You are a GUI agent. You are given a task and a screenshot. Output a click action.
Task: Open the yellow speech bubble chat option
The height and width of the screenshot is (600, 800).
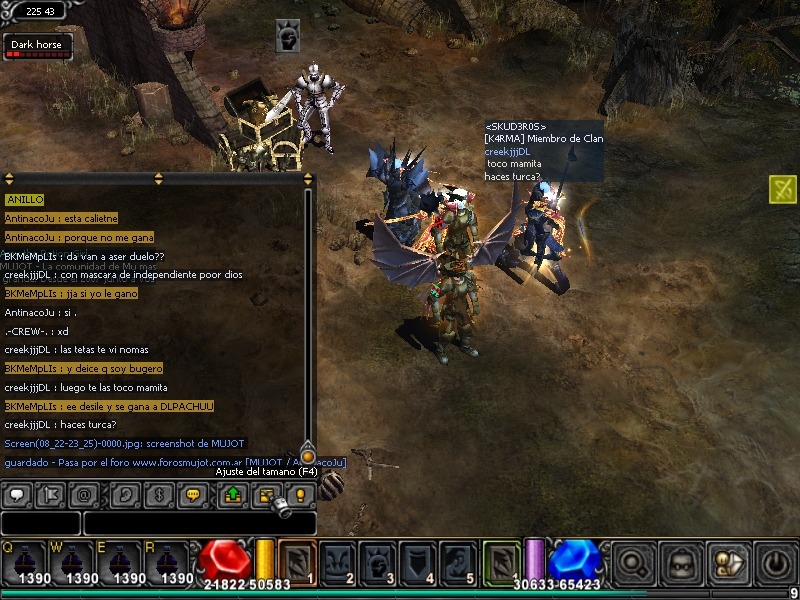(x=194, y=494)
